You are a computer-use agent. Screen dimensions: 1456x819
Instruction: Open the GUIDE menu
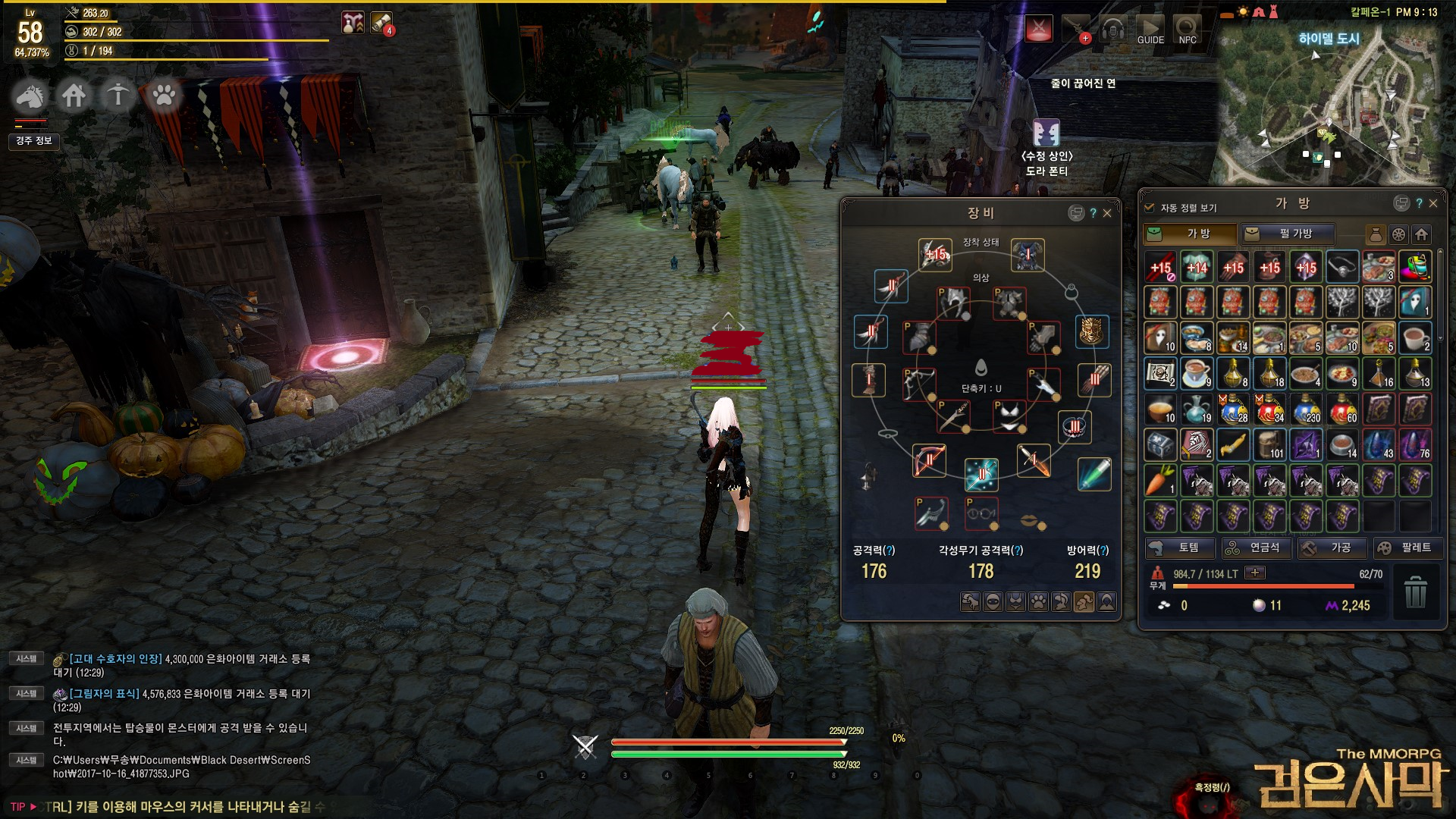pyautogui.click(x=1150, y=30)
